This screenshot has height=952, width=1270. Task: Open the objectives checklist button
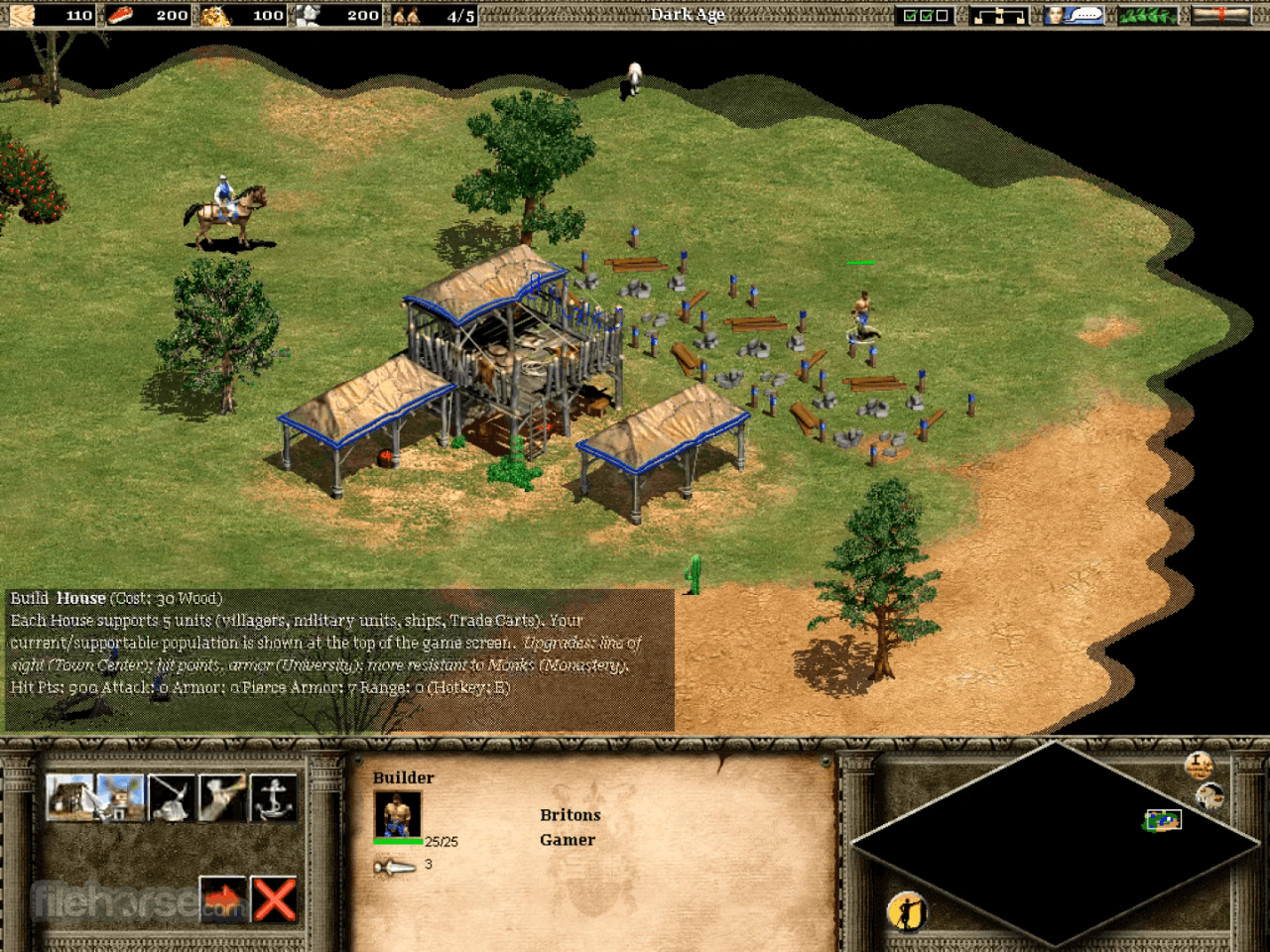click(x=925, y=15)
